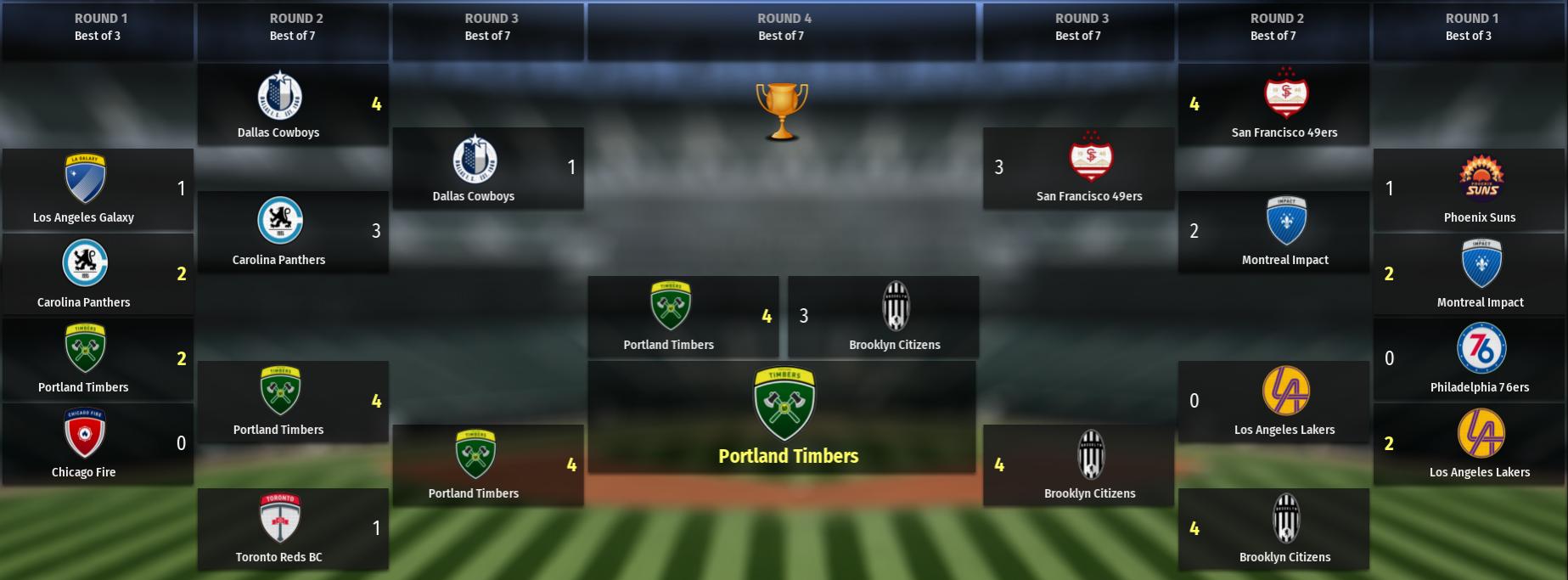1568x580 pixels.
Task: Choose Portland Timbers in the Round 4 final
Action: pyautogui.click(x=683, y=317)
